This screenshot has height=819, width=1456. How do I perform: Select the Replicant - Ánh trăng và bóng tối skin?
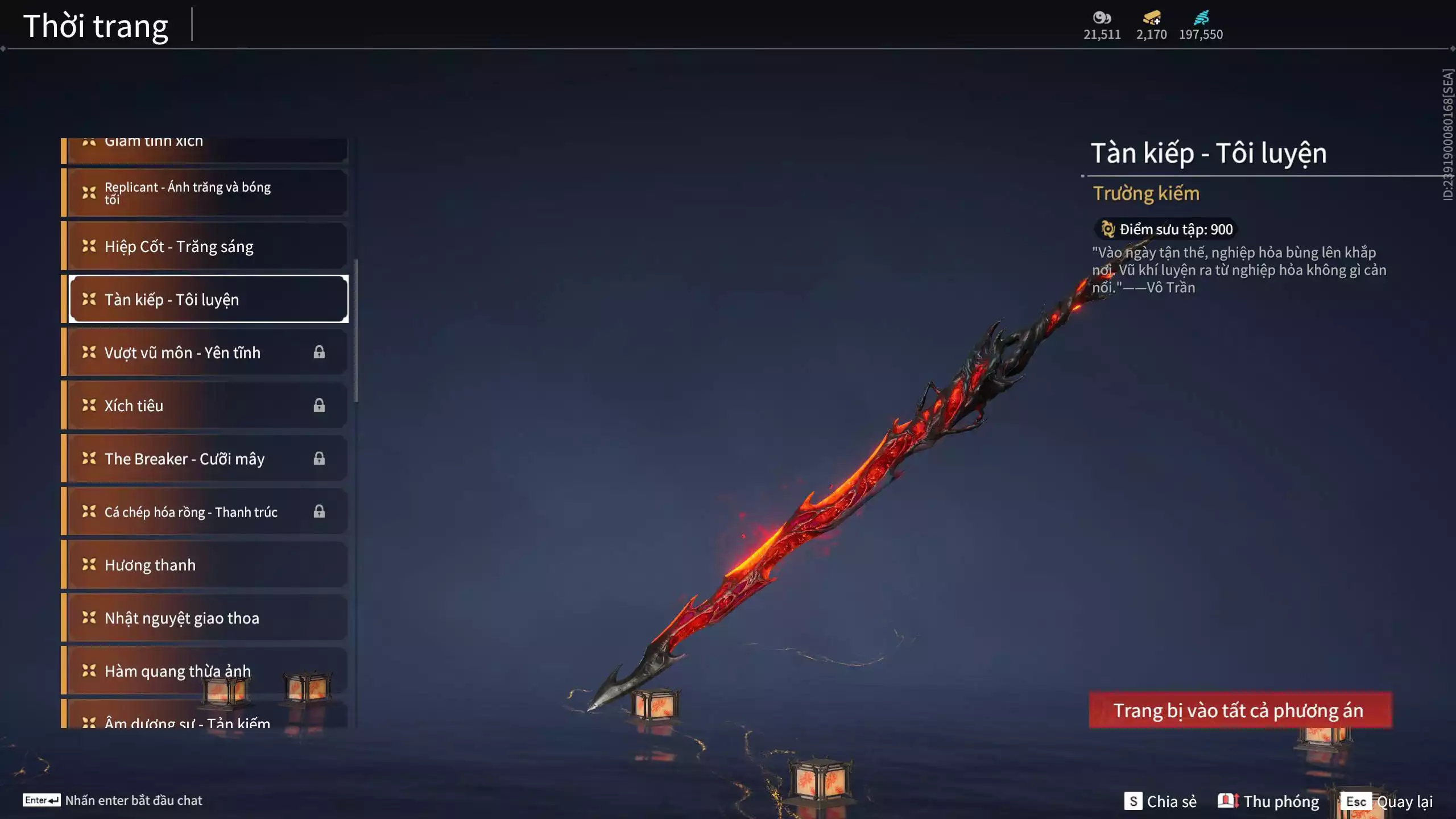(205, 192)
